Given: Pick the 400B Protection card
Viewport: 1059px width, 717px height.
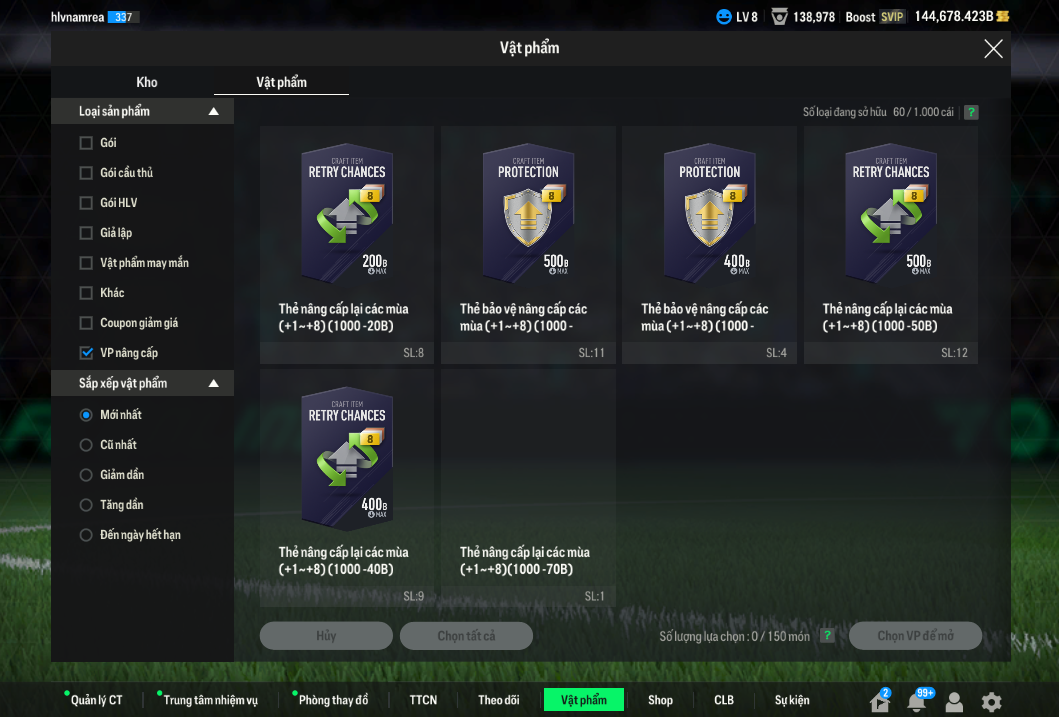Looking at the screenshot, I should (709, 216).
